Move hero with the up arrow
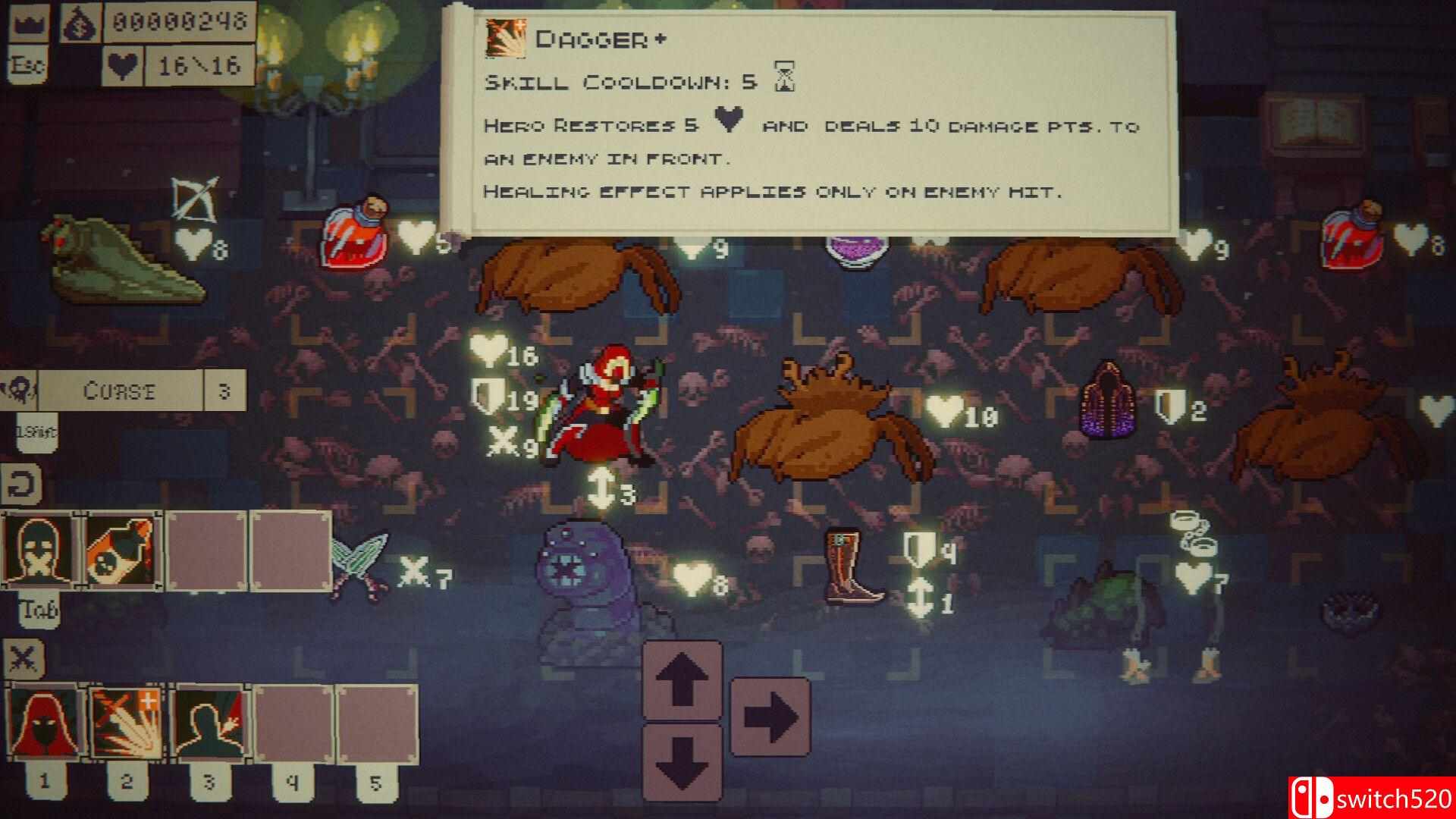 point(681,680)
